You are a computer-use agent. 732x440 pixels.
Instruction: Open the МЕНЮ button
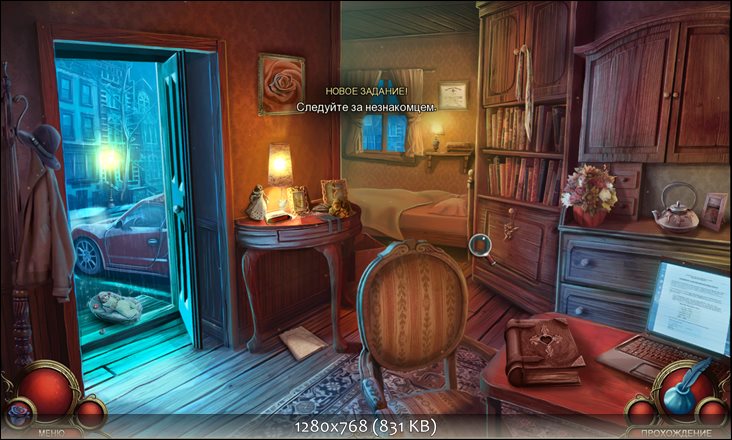click(x=51, y=432)
